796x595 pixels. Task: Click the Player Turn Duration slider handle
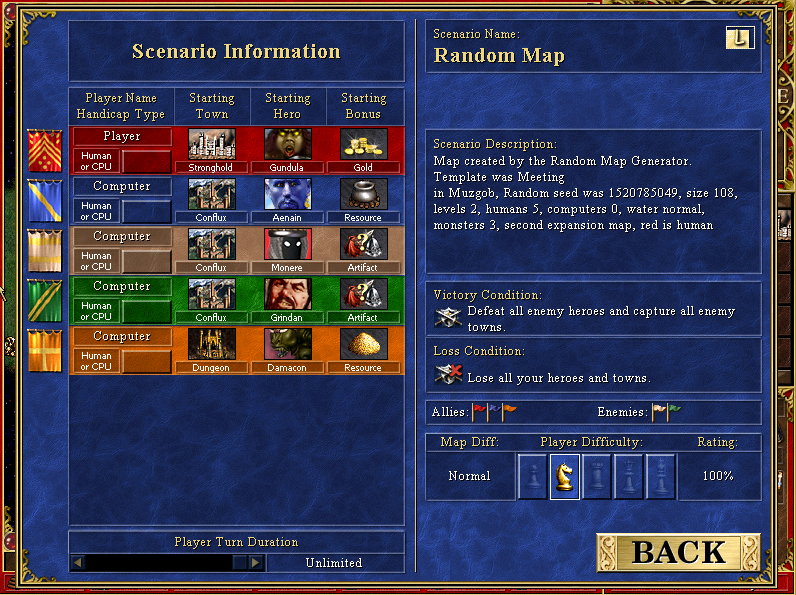239,563
